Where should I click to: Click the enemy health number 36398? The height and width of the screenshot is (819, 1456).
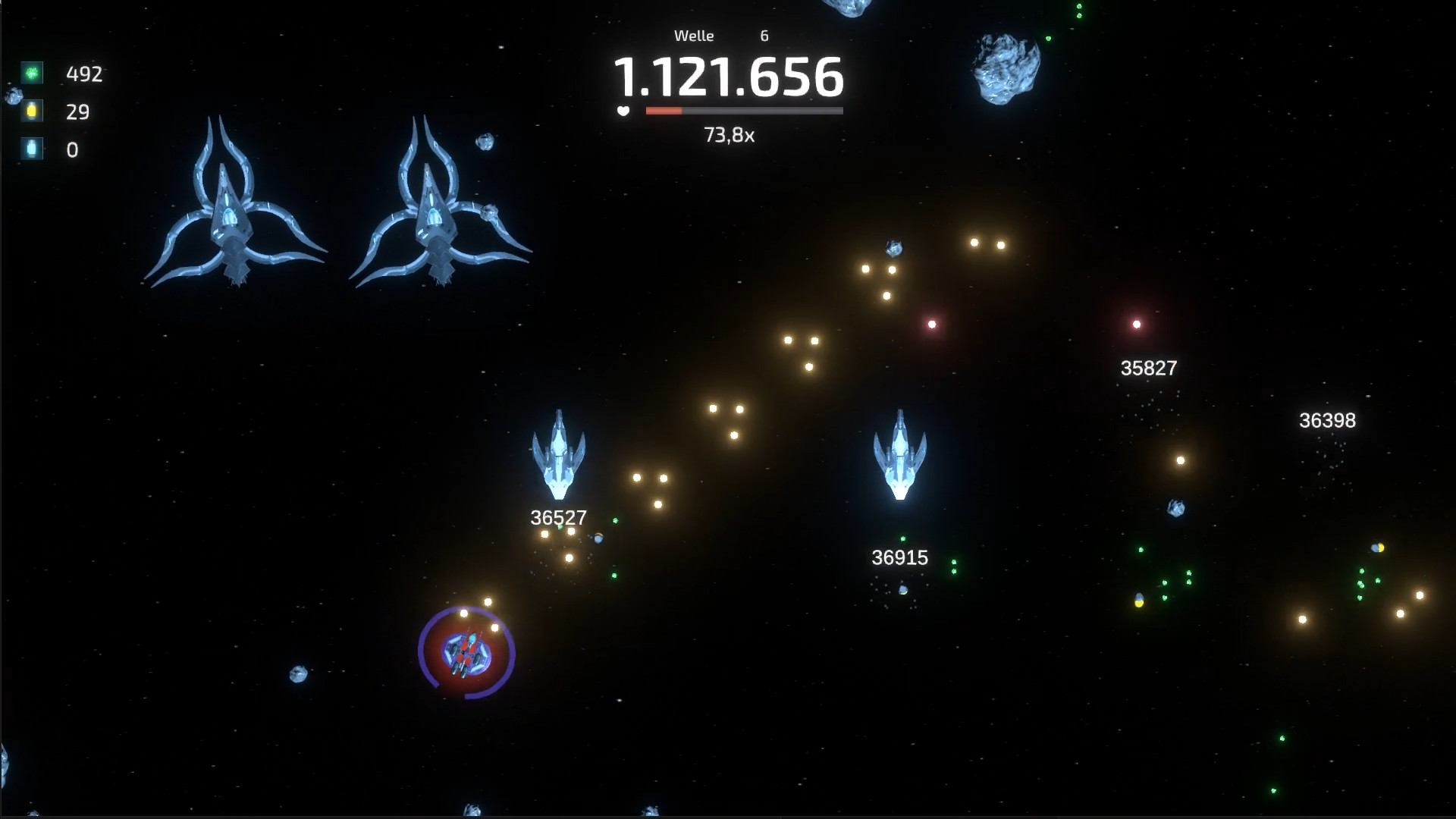pyautogui.click(x=1327, y=419)
